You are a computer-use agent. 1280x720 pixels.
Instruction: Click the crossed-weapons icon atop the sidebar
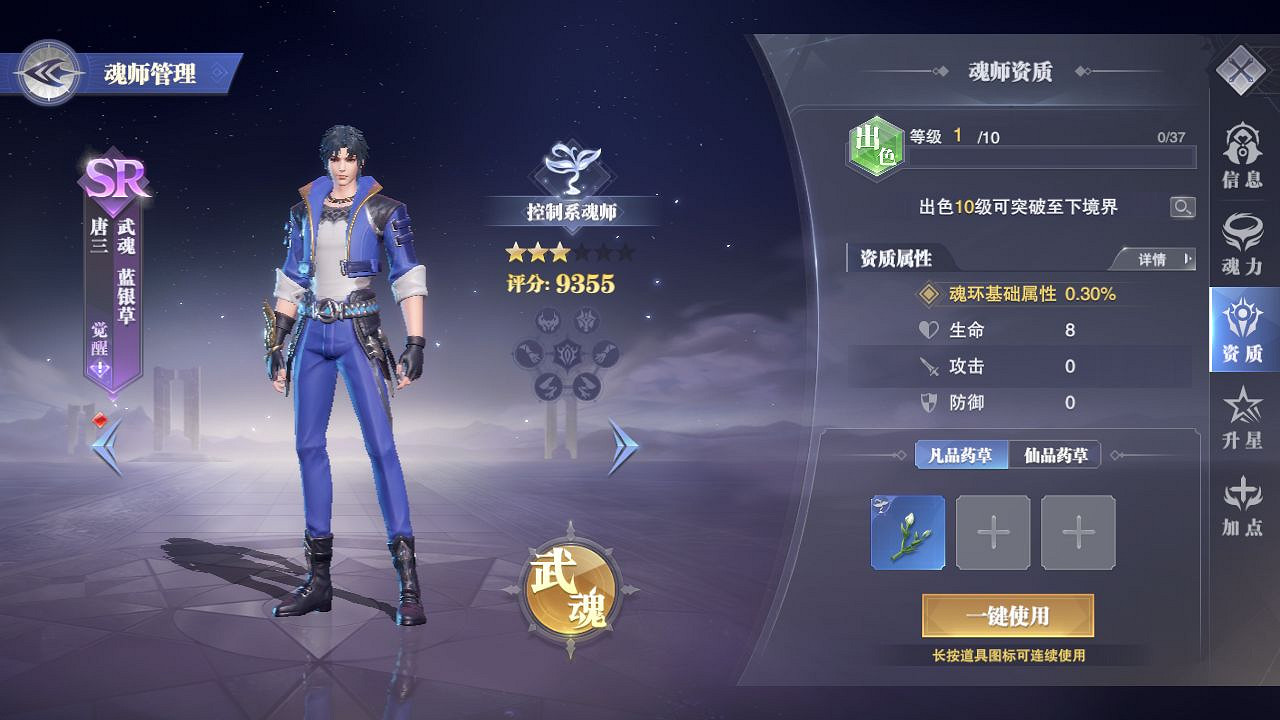pos(1243,70)
